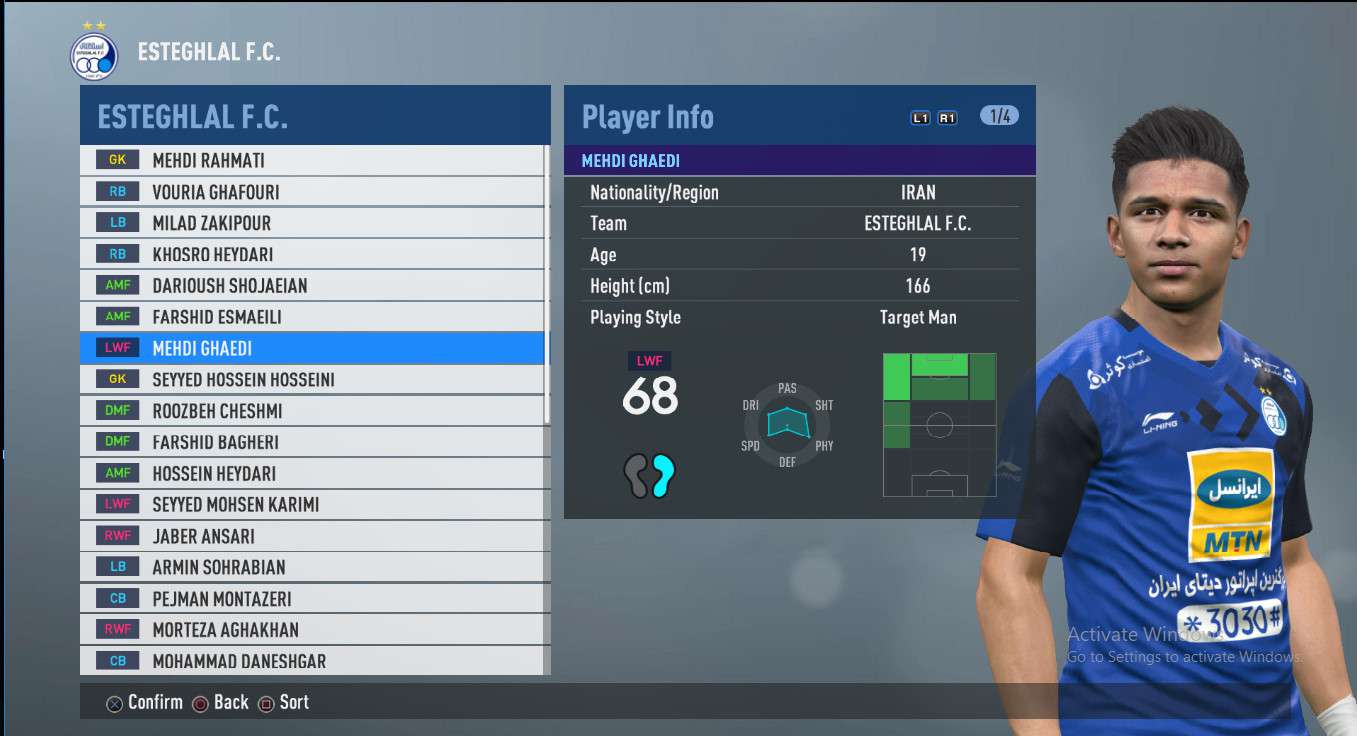Select Armin Sohrabian's row

pos(312,567)
